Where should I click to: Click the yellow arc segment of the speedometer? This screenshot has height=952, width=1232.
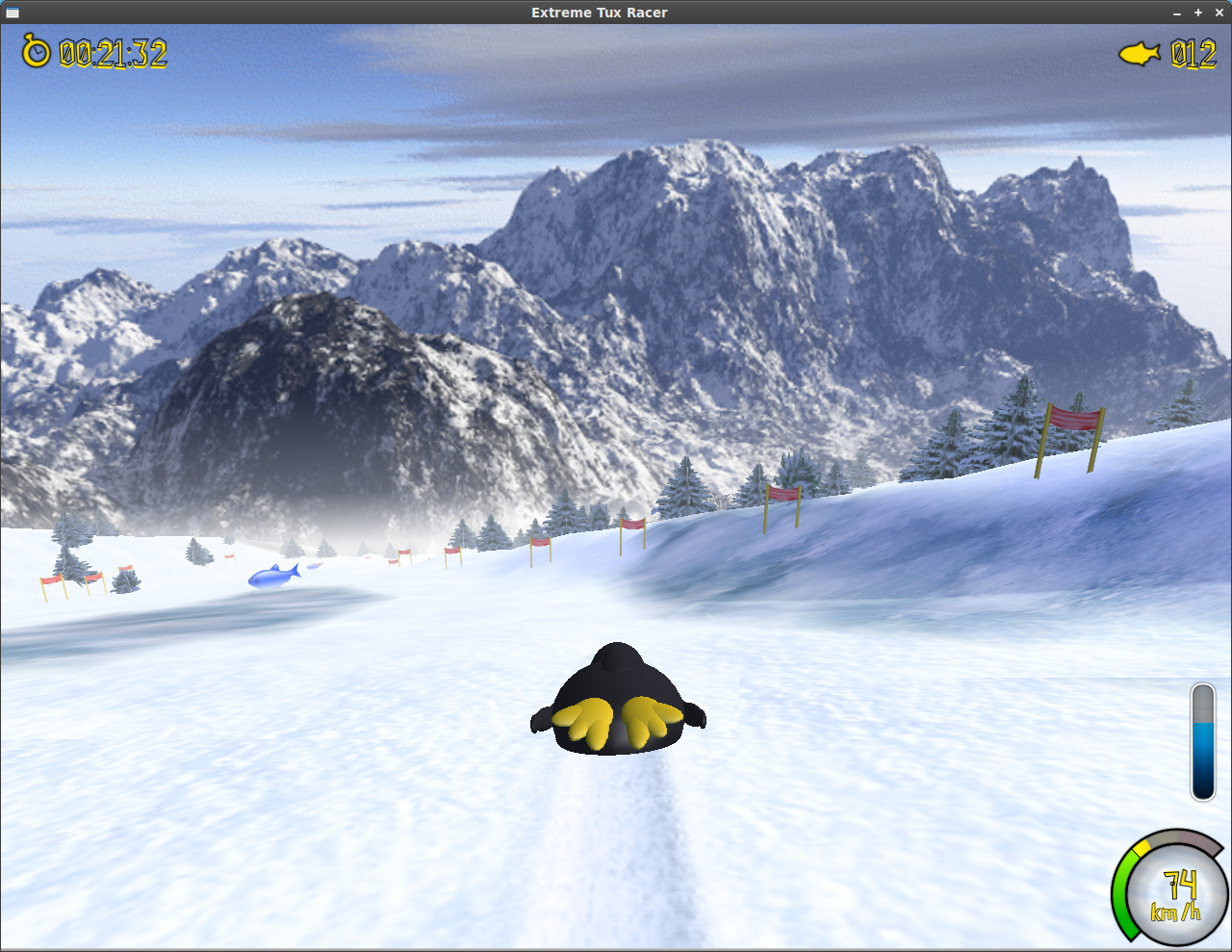1141,845
